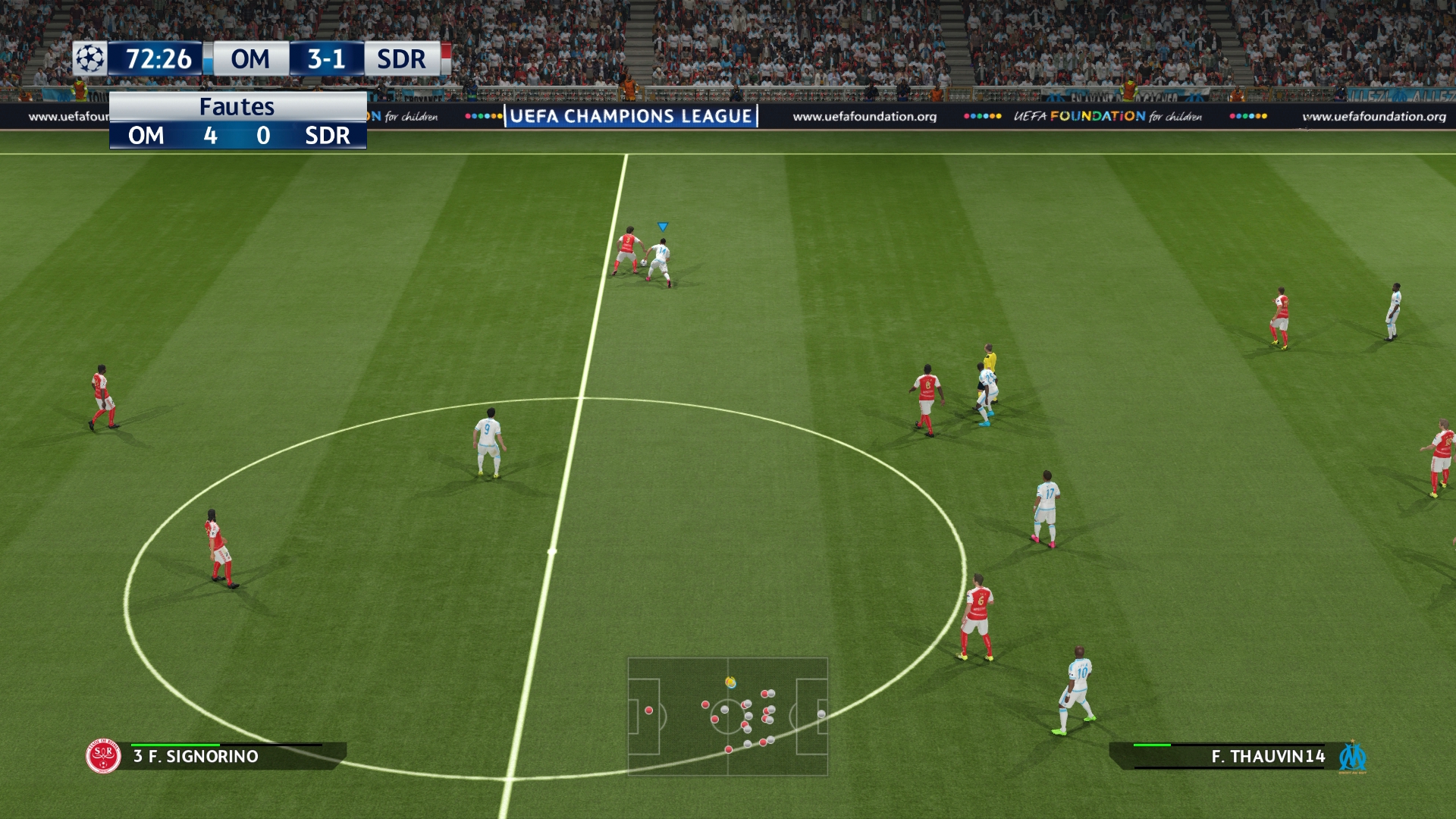Image resolution: width=1456 pixels, height=819 pixels.
Task: Click the www.uefafoundation.org advertising board link
Action: [x=863, y=118]
